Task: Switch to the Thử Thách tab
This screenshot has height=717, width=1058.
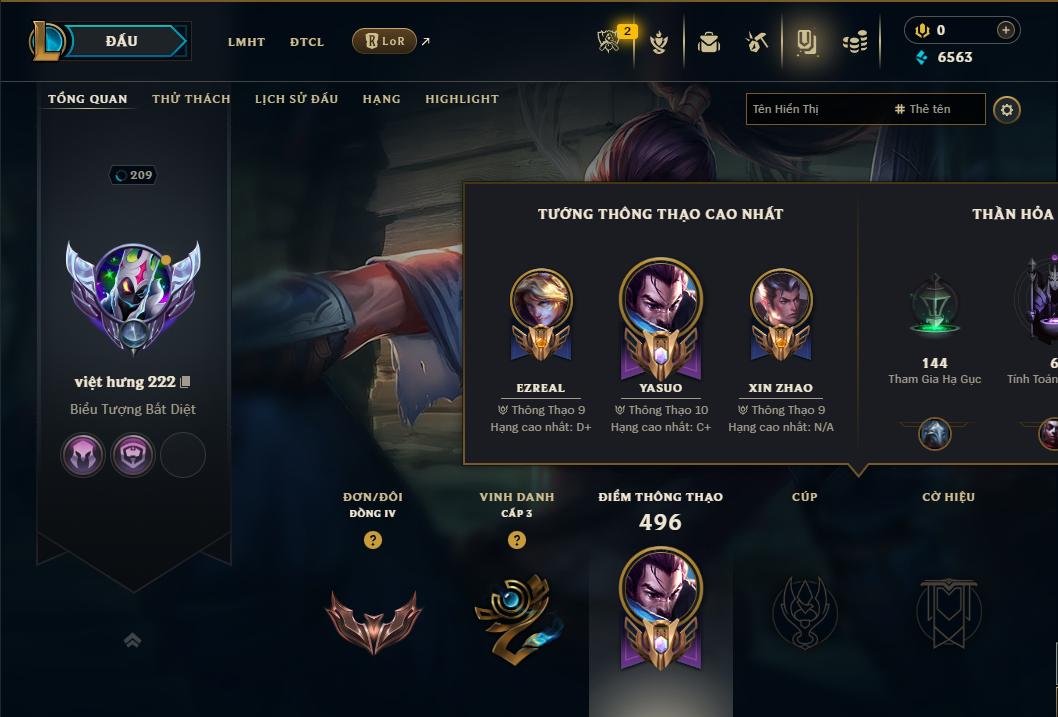Action: 191,99
